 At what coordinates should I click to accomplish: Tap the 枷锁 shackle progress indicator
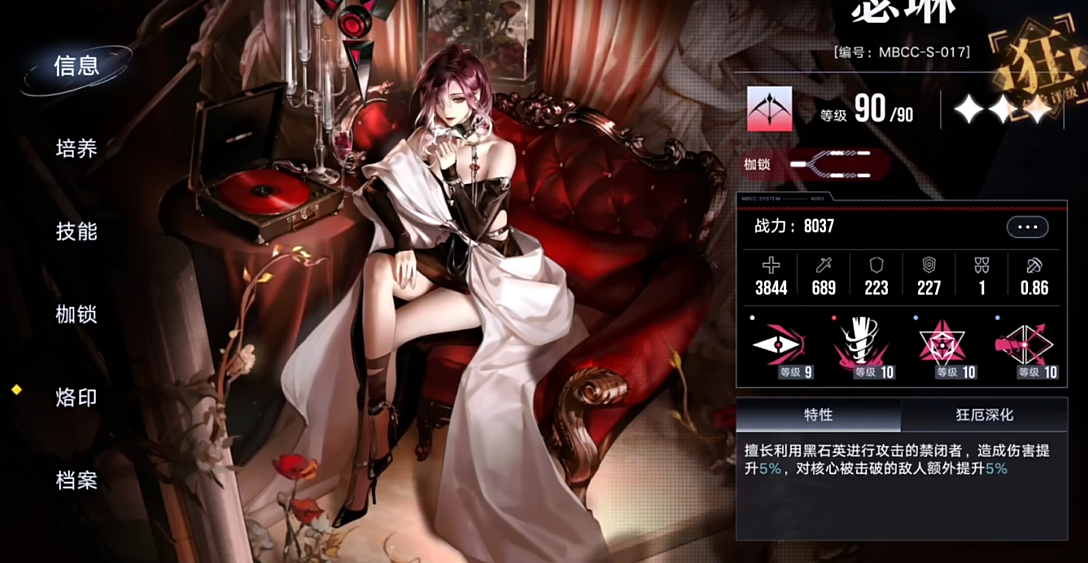pos(838,164)
